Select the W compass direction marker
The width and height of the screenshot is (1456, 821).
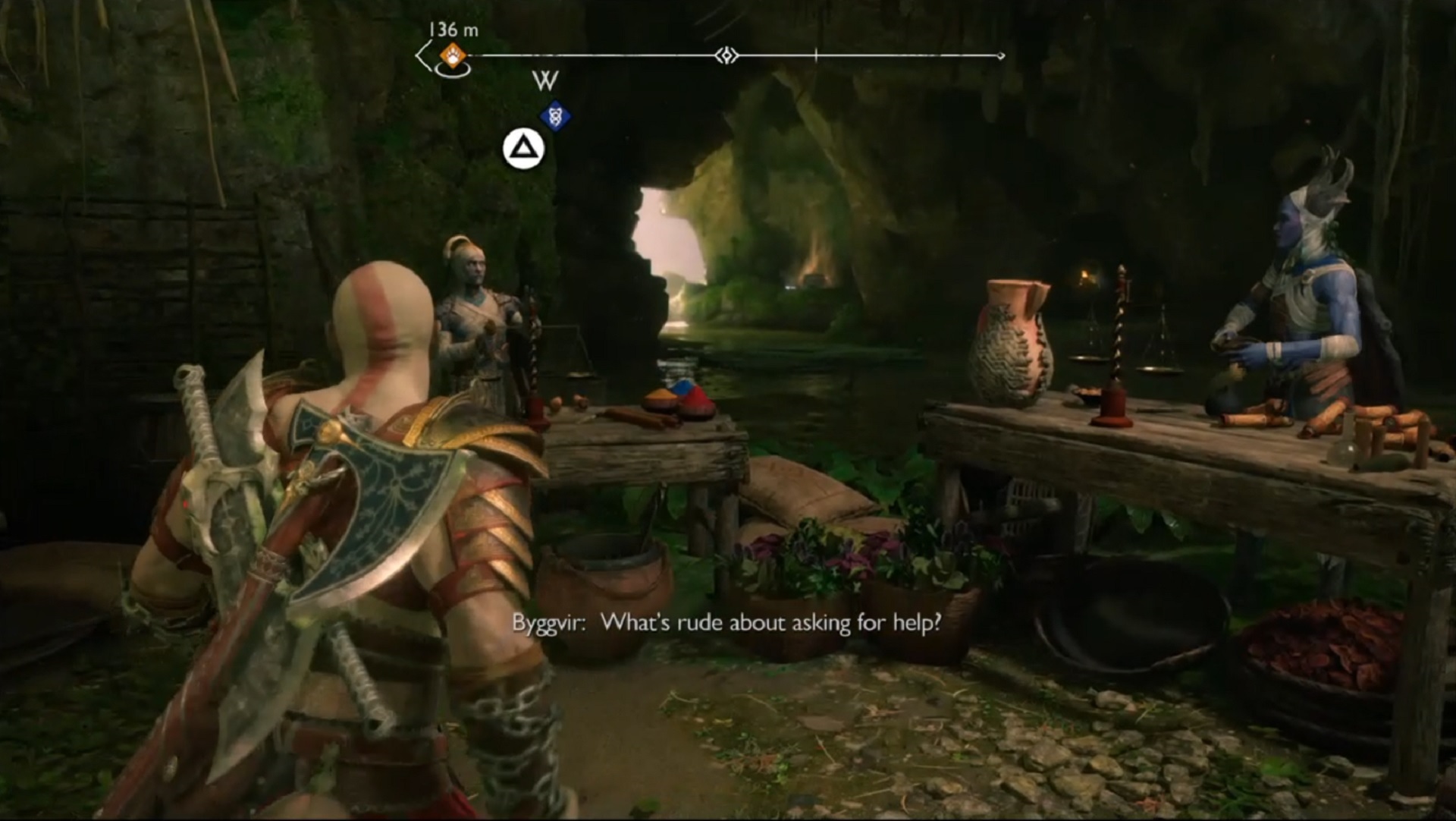point(545,80)
